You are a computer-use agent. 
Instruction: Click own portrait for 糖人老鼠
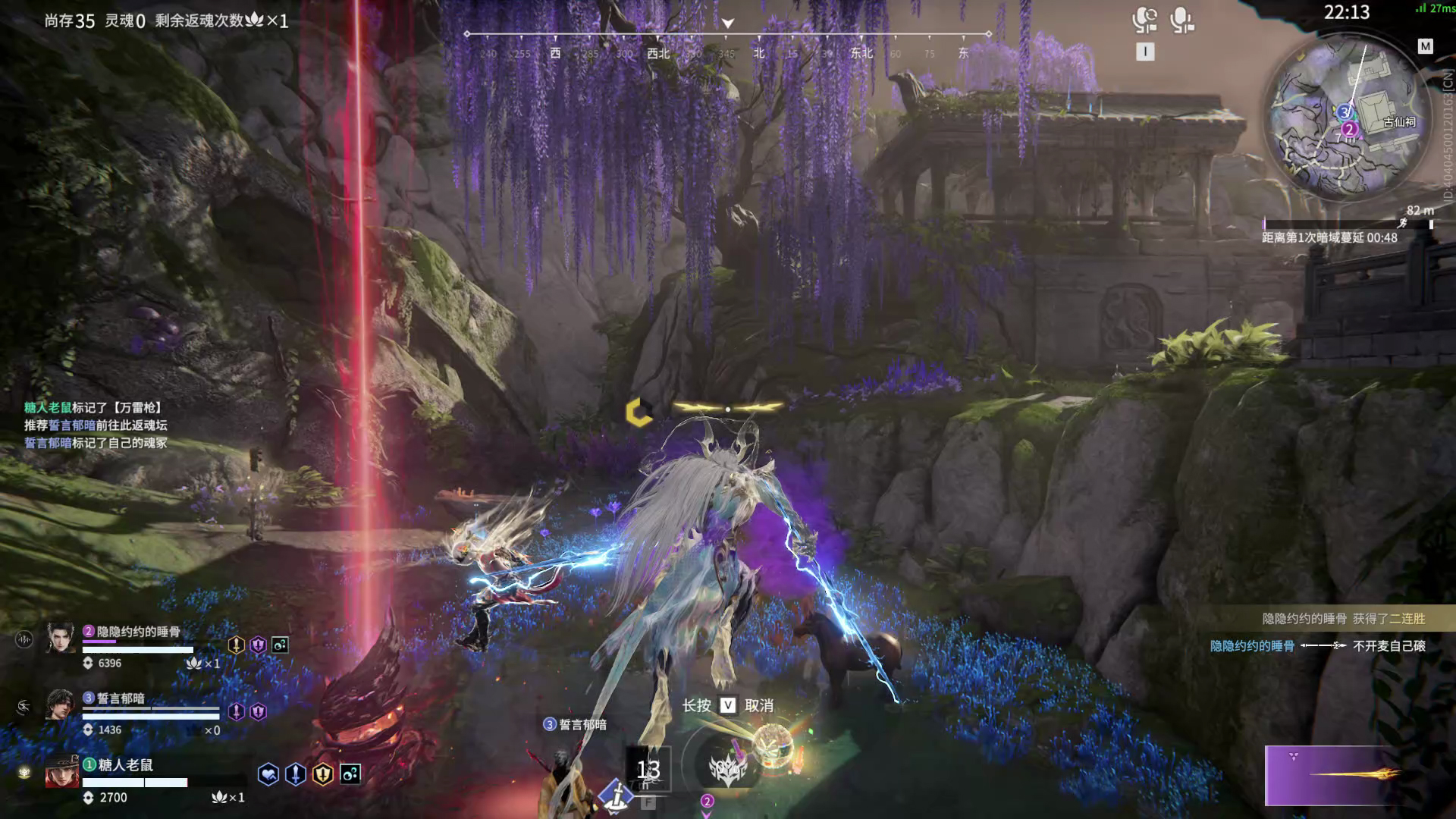click(61, 772)
